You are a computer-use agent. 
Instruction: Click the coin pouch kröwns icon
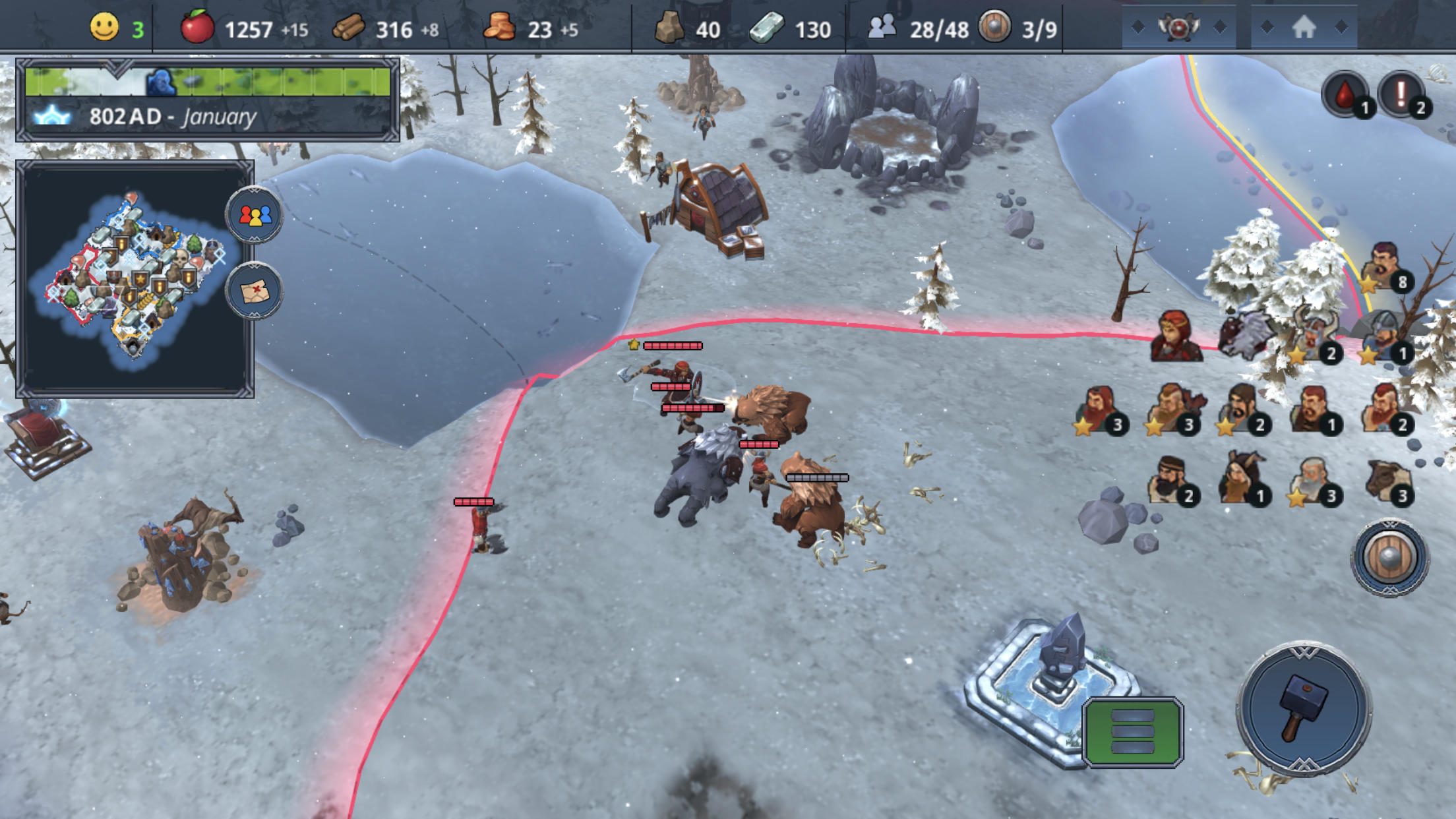coord(504,28)
